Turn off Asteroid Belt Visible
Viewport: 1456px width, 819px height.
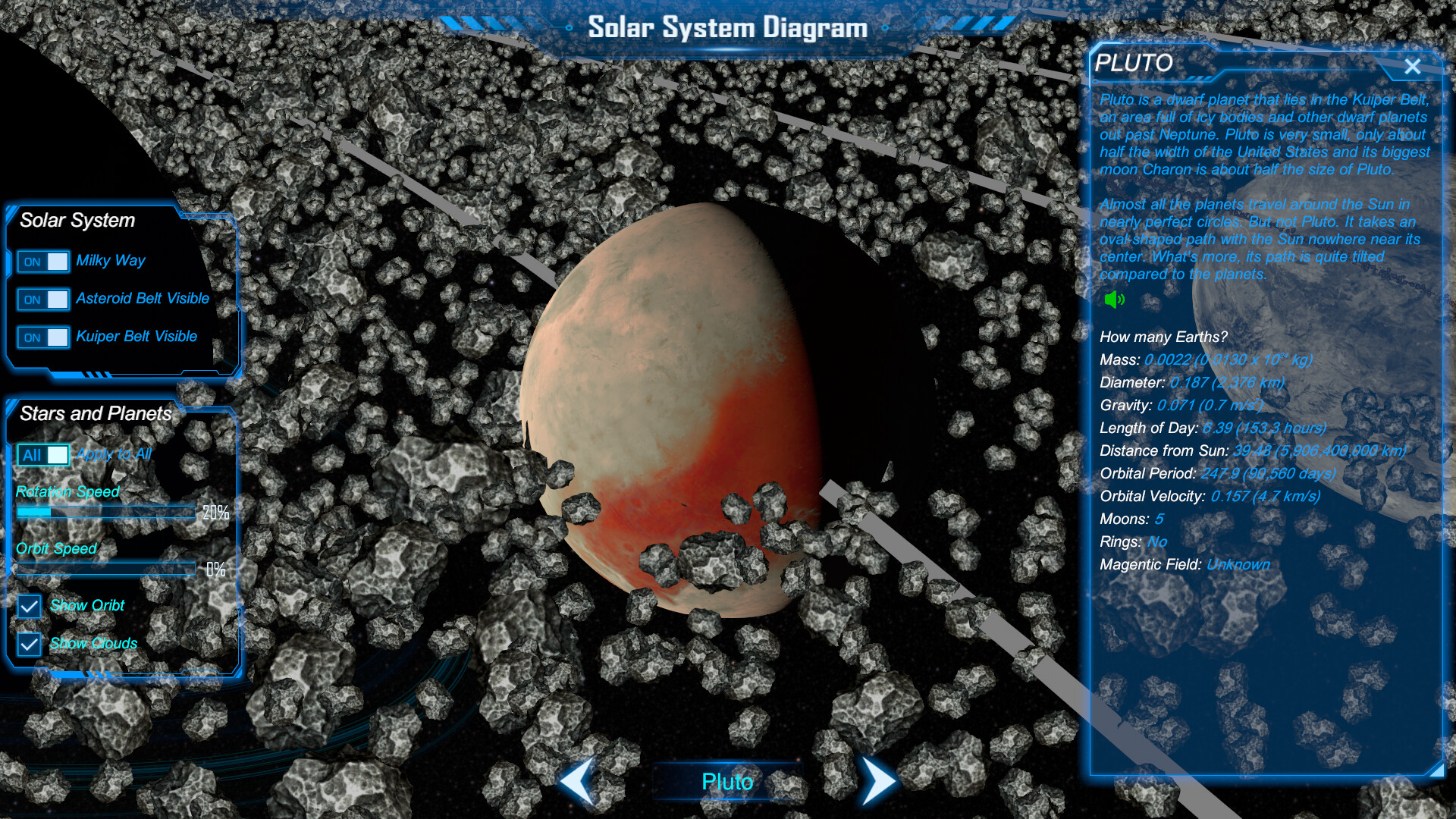pyautogui.click(x=43, y=299)
